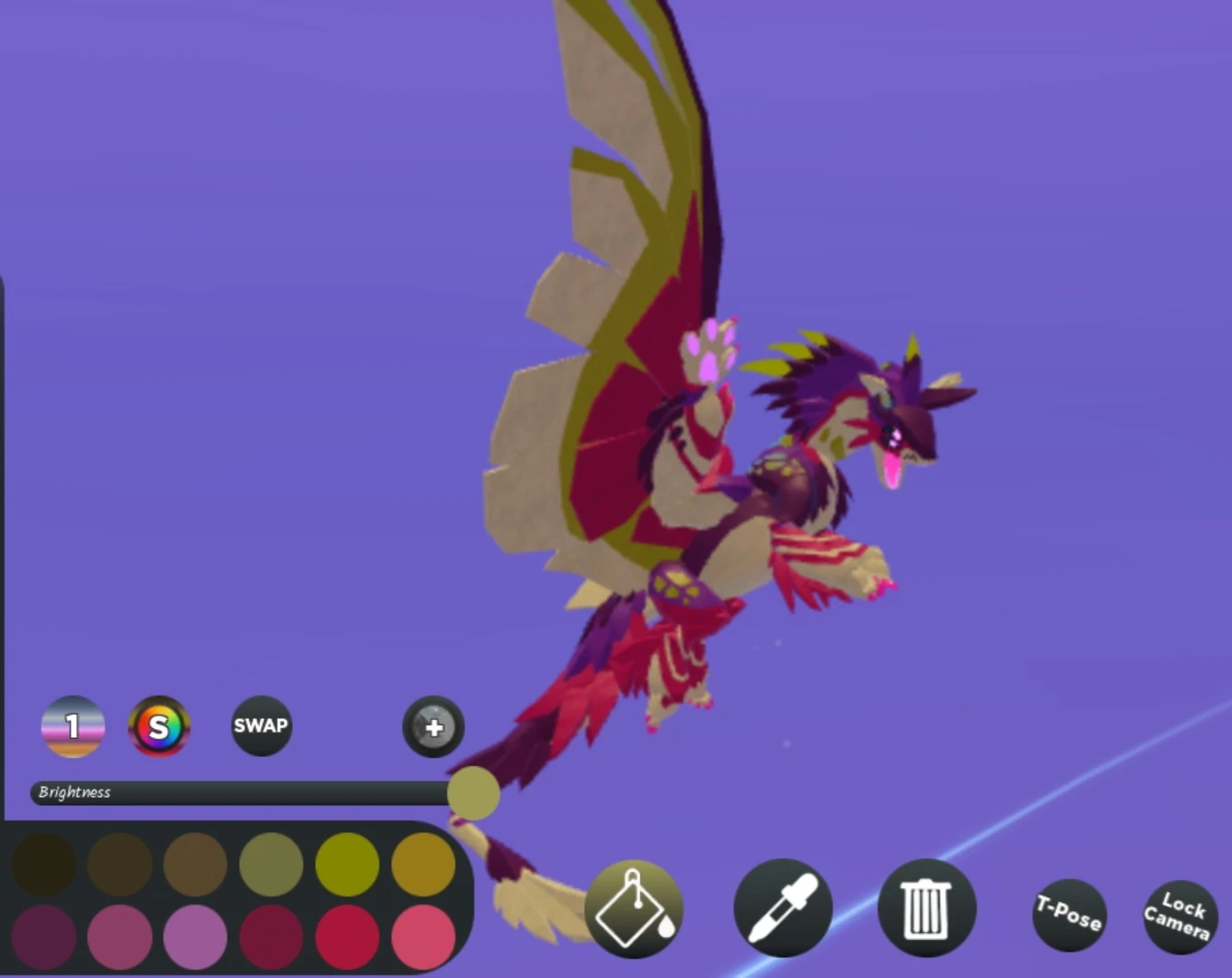1232x978 pixels.
Task: Choose the dark maroon swatch
Action: pyautogui.click(x=272, y=935)
